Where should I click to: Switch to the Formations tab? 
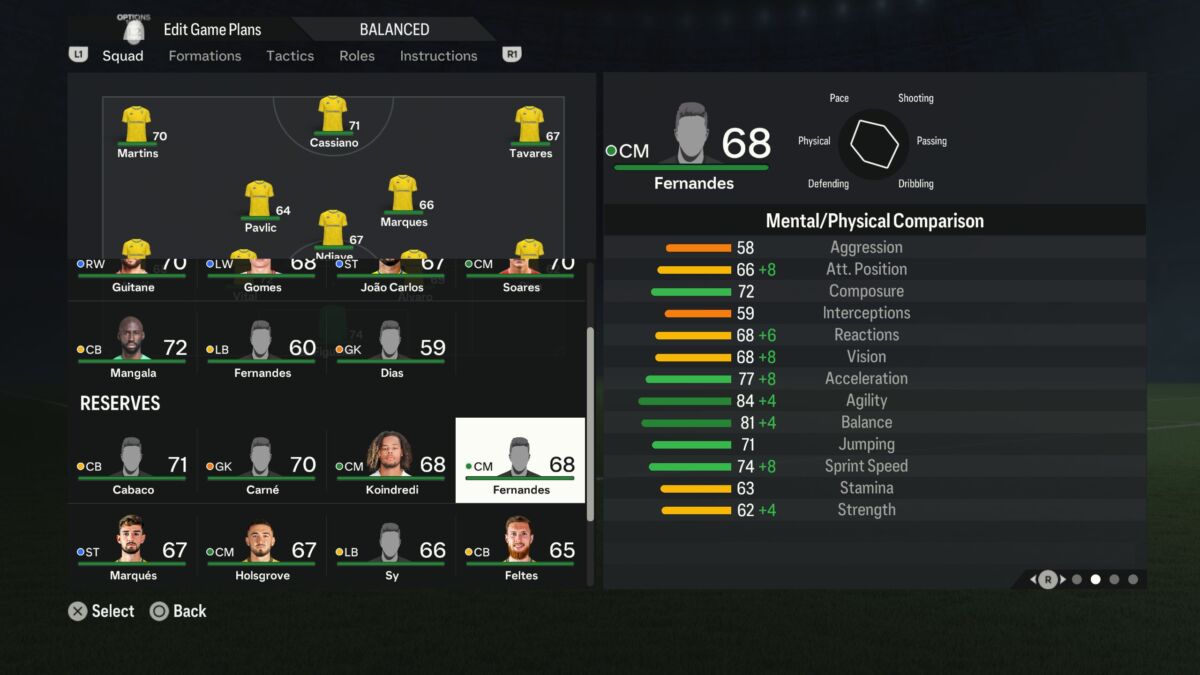[204, 56]
